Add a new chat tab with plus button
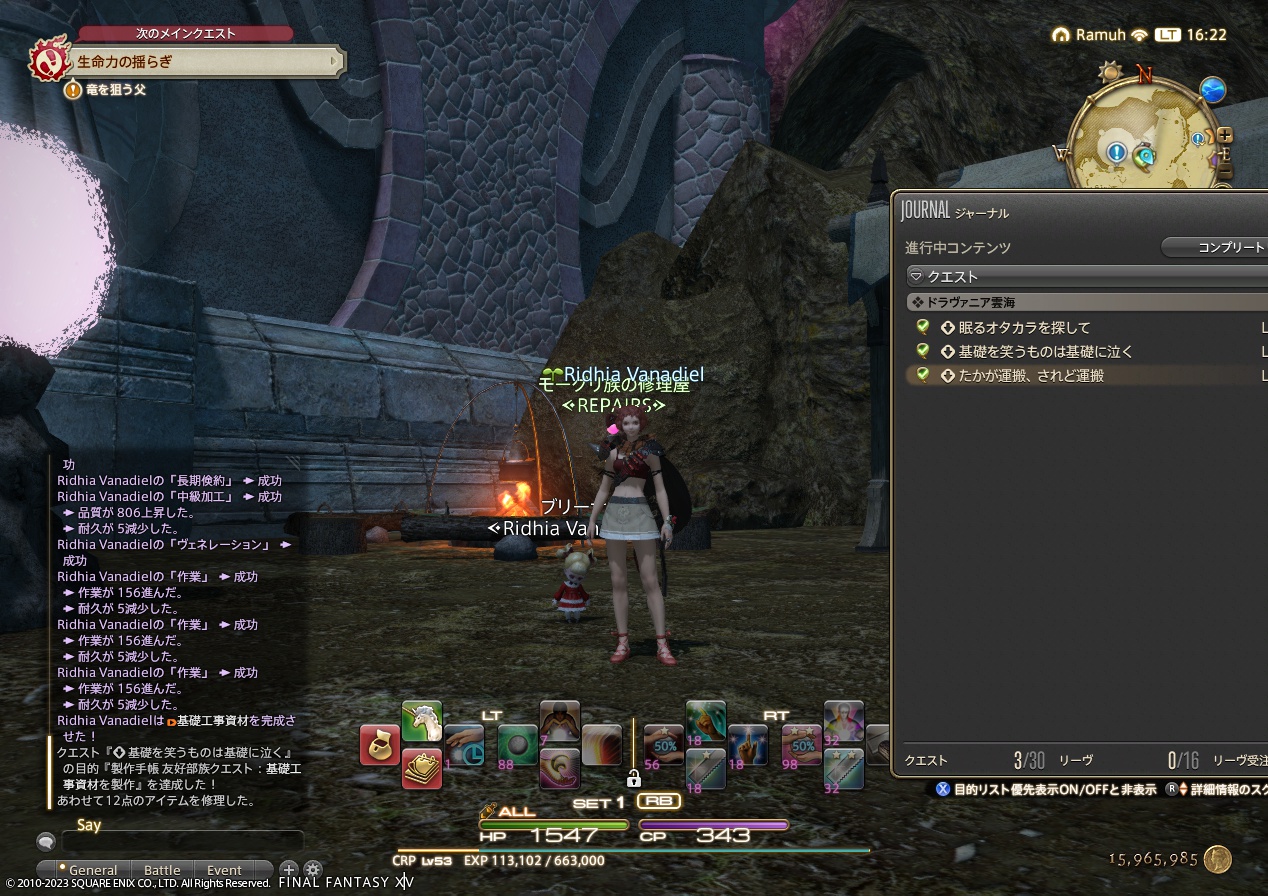Screen dimensions: 1268x896 click(288, 870)
